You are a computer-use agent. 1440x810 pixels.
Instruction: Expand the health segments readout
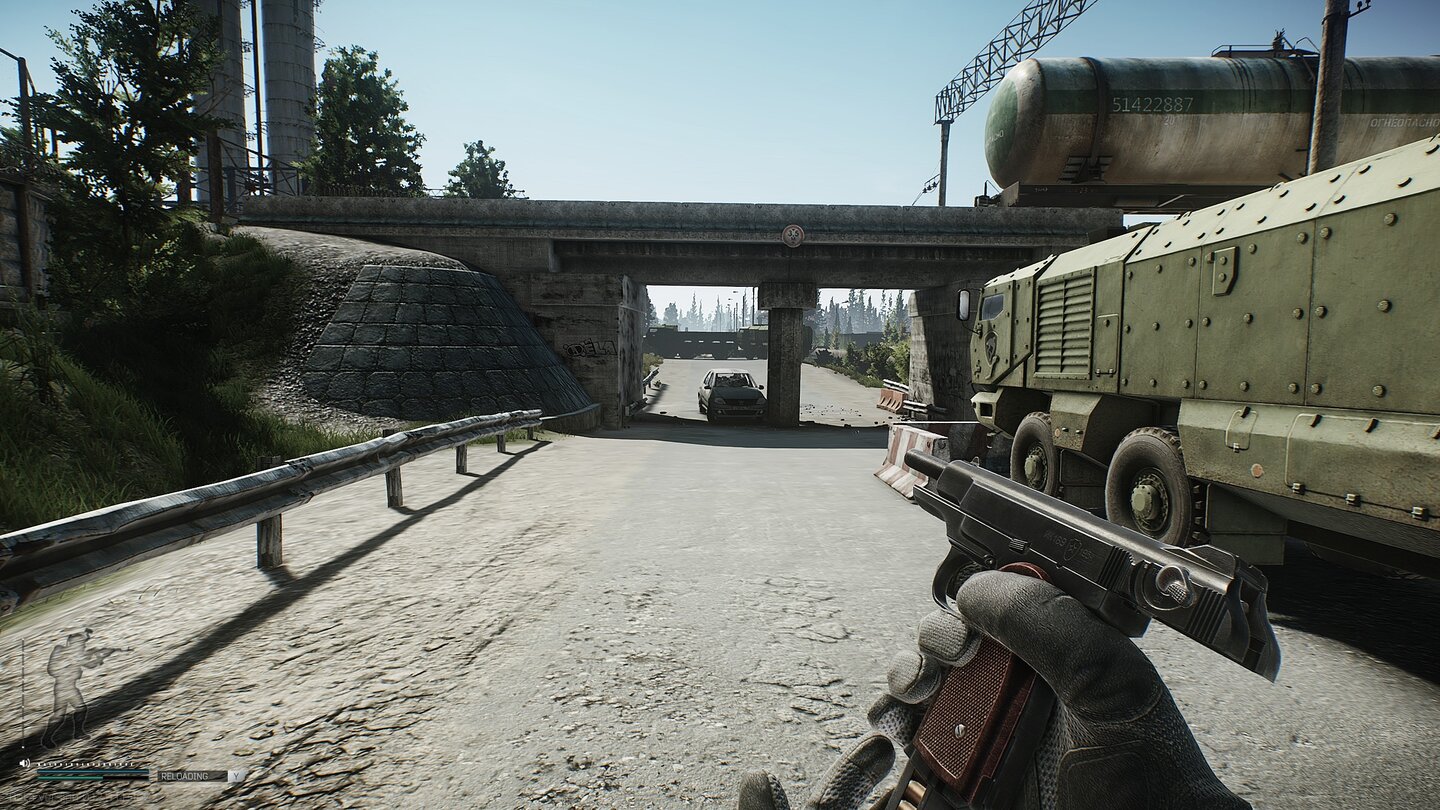[x=87, y=764]
